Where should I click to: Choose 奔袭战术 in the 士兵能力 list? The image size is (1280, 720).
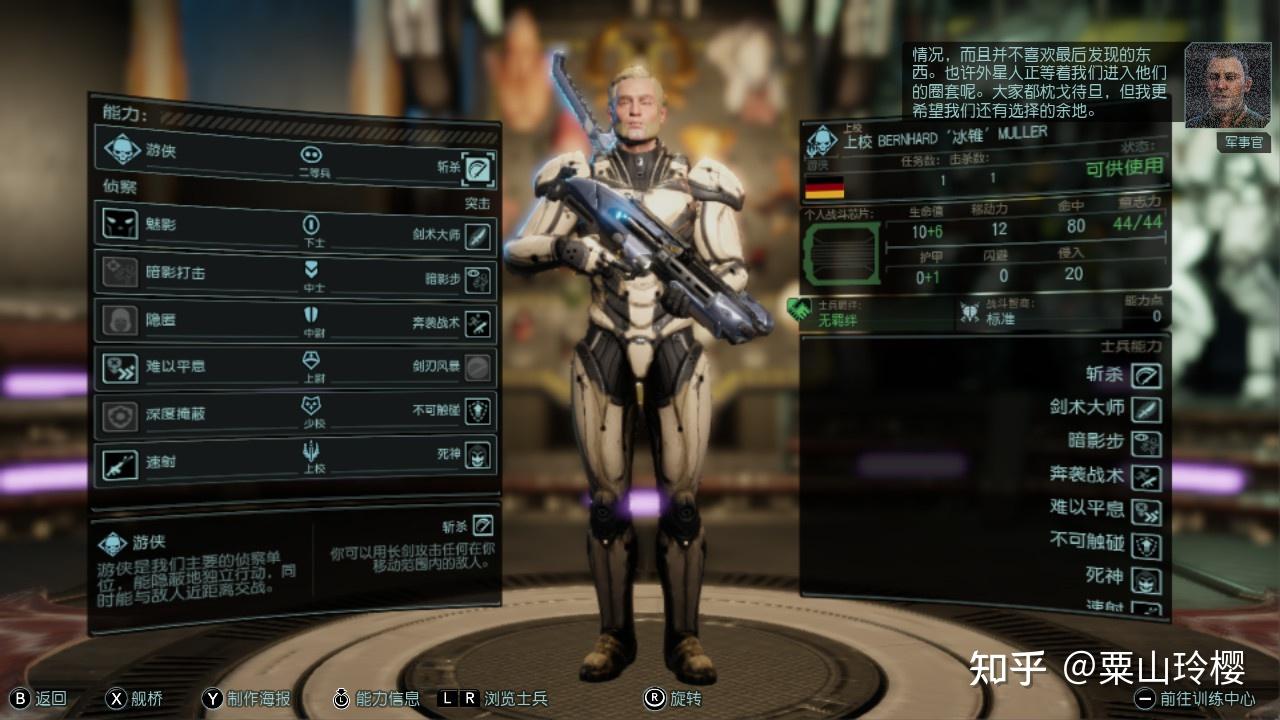(1146, 477)
